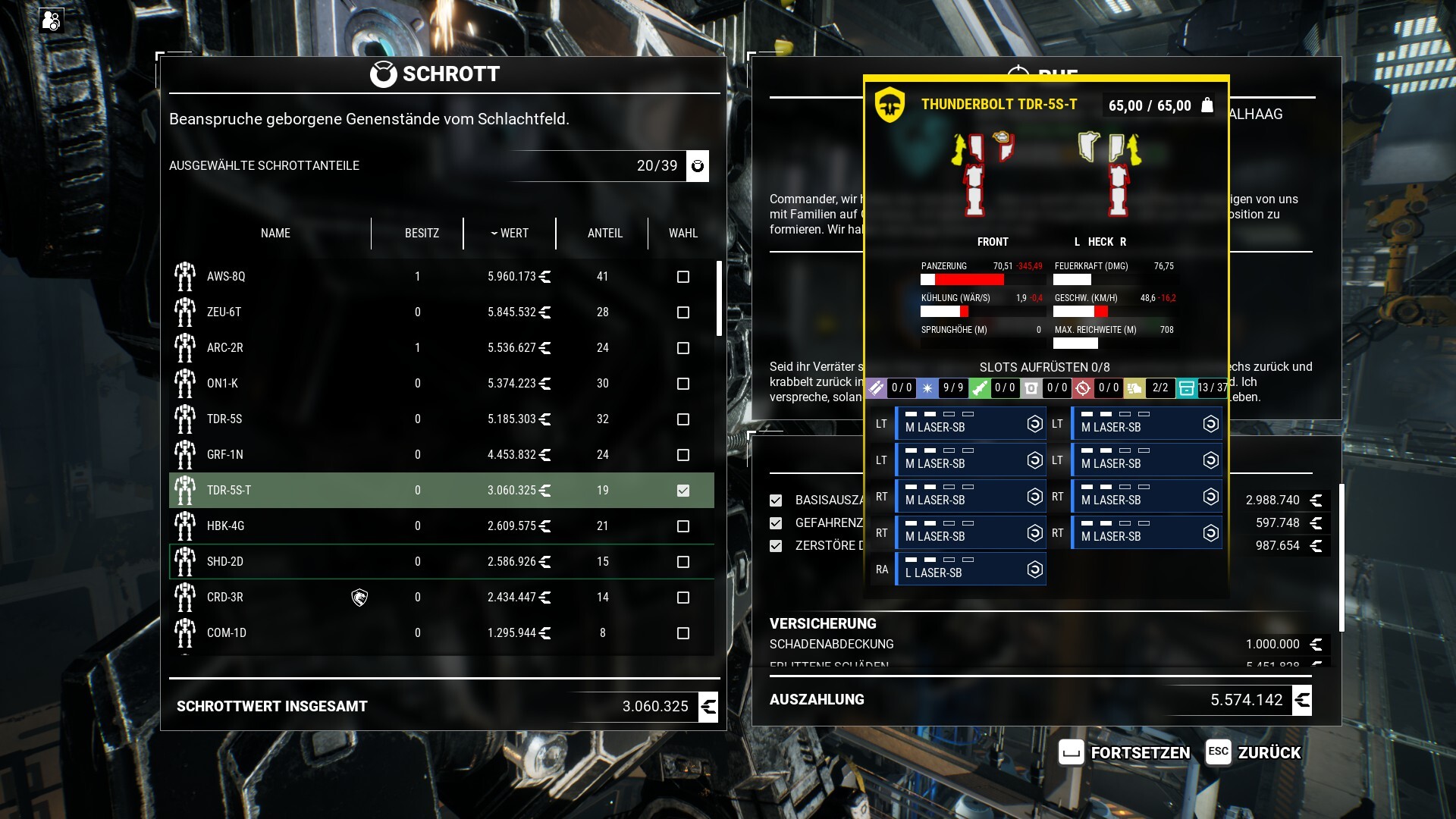
Task: Sort the list by BESITZ column
Action: point(422,234)
